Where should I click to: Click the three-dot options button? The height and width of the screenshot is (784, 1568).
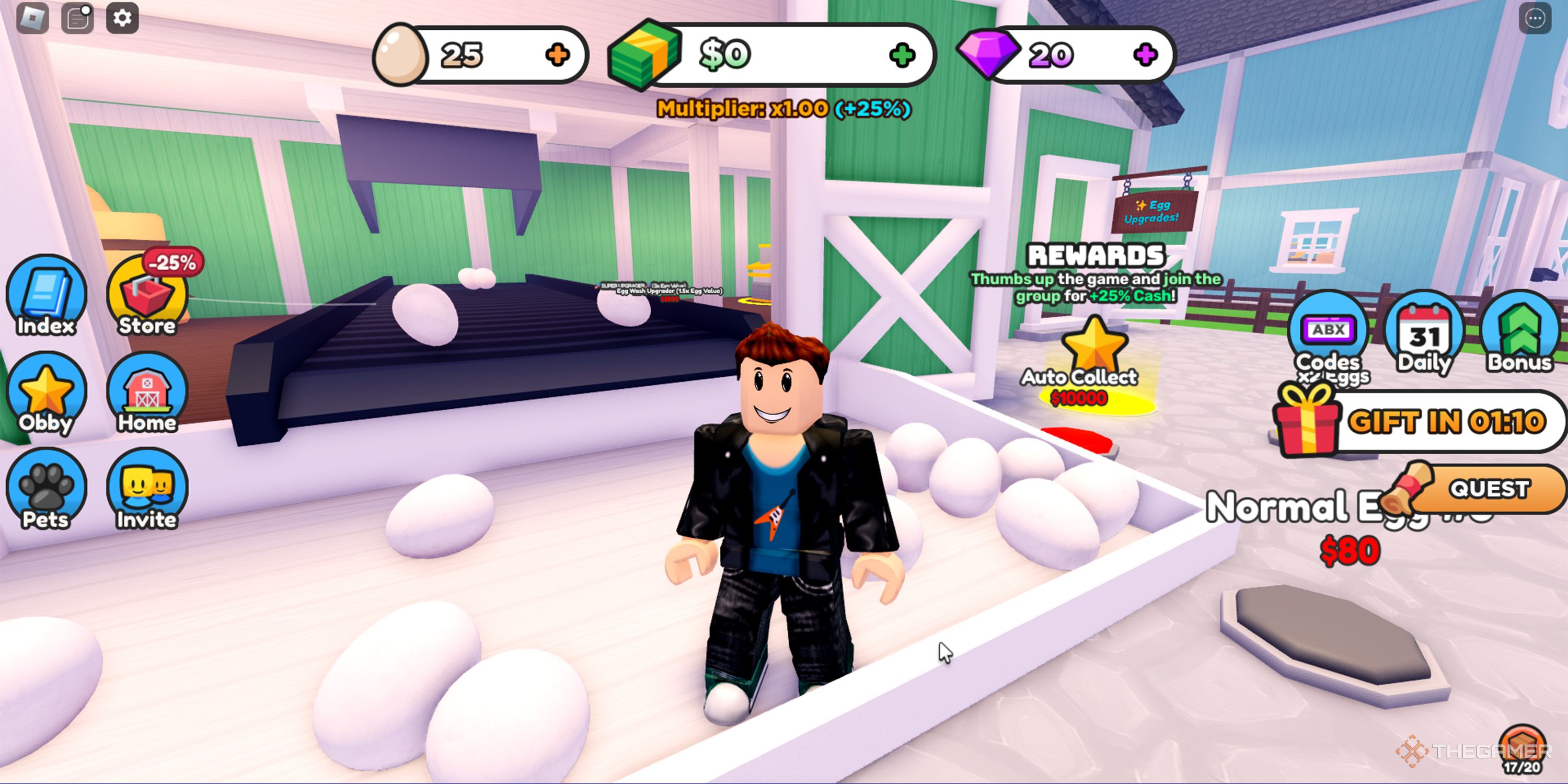point(1535,19)
